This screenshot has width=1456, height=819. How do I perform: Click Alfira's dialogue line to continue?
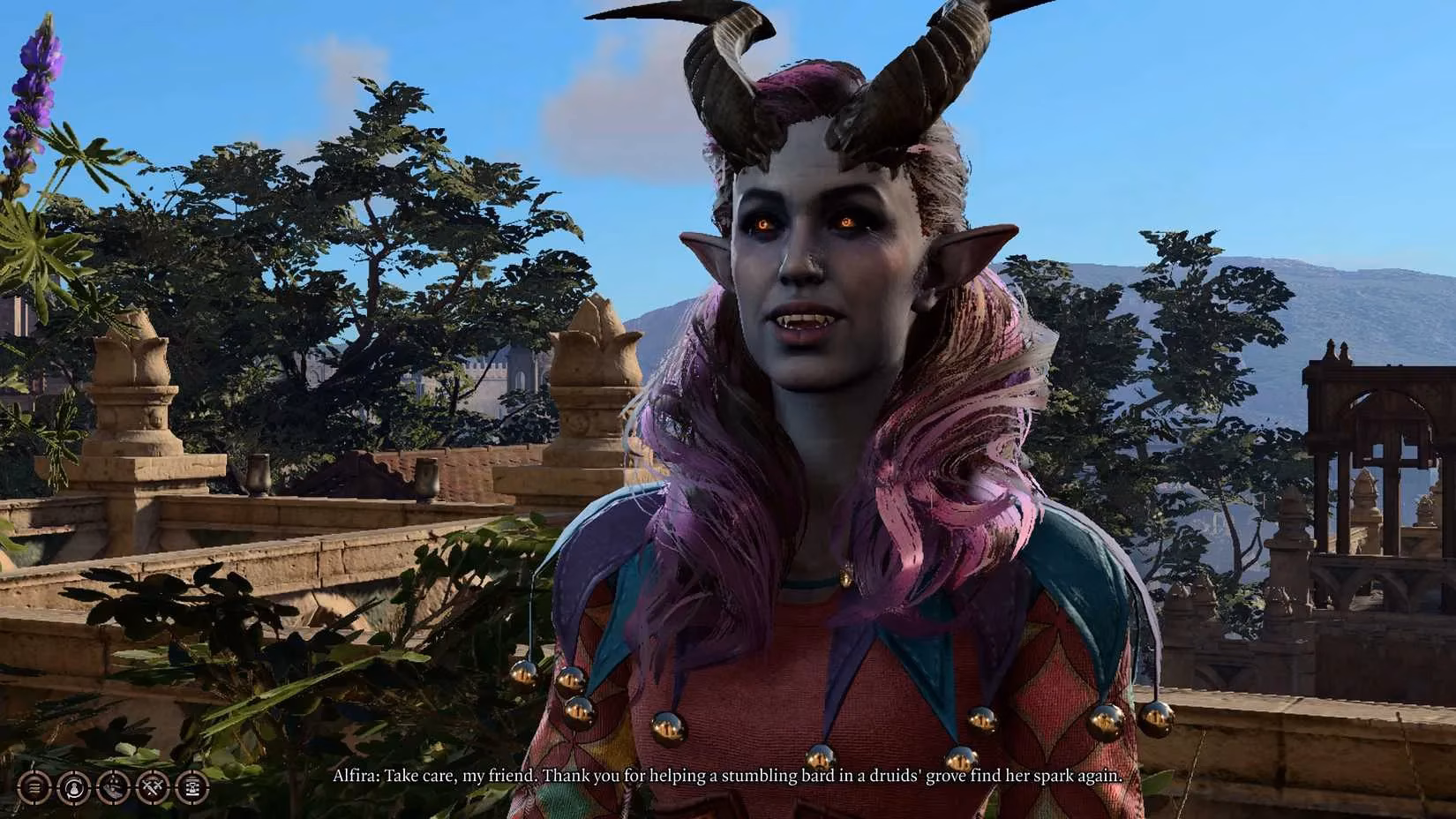click(x=732, y=776)
